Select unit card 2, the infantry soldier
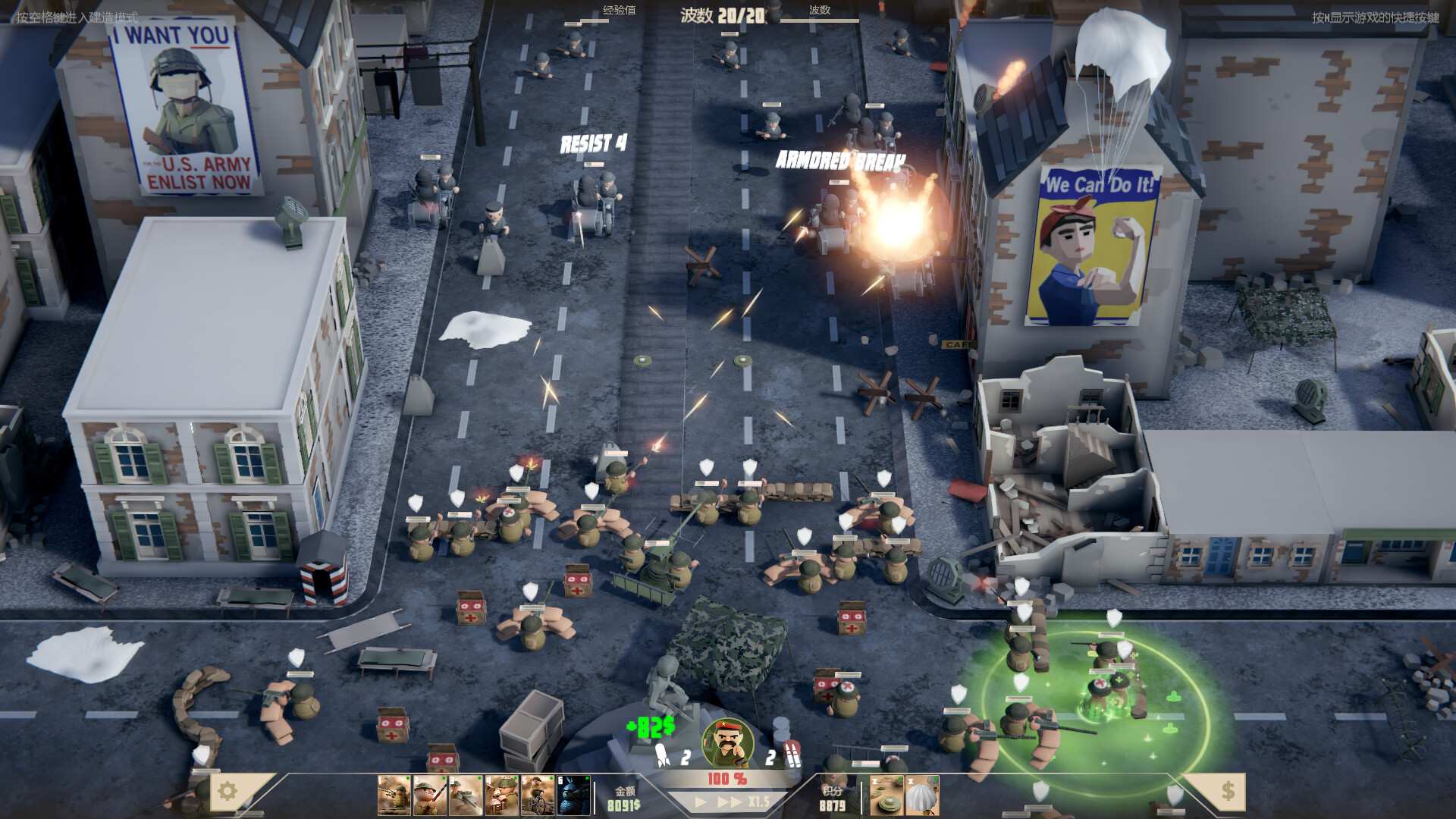The image size is (1456, 819). pos(428,795)
